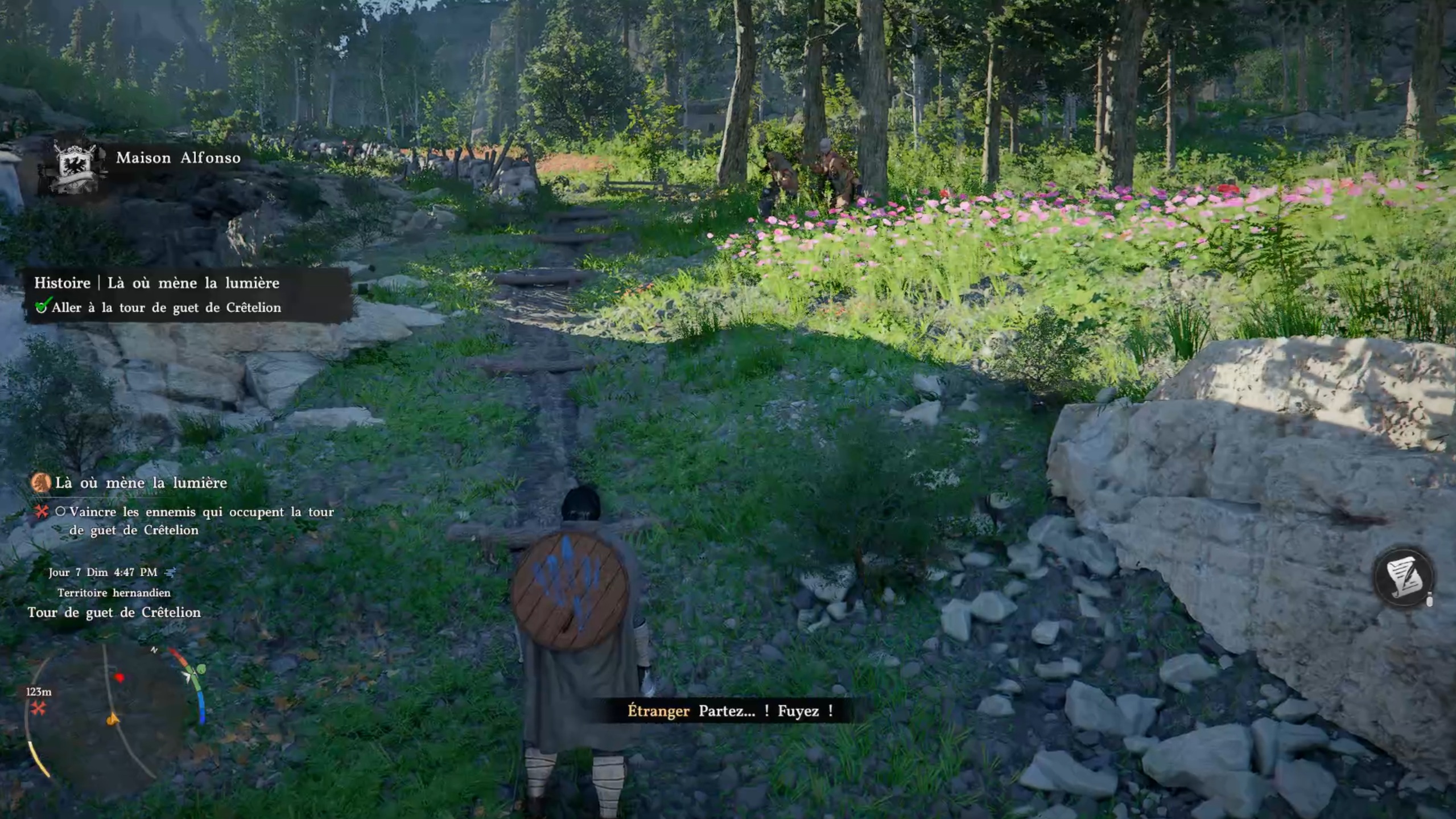This screenshot has height=819, width=1456.
Task: Click the orange player arrow on minimap
Action: [x=113, y=719]
